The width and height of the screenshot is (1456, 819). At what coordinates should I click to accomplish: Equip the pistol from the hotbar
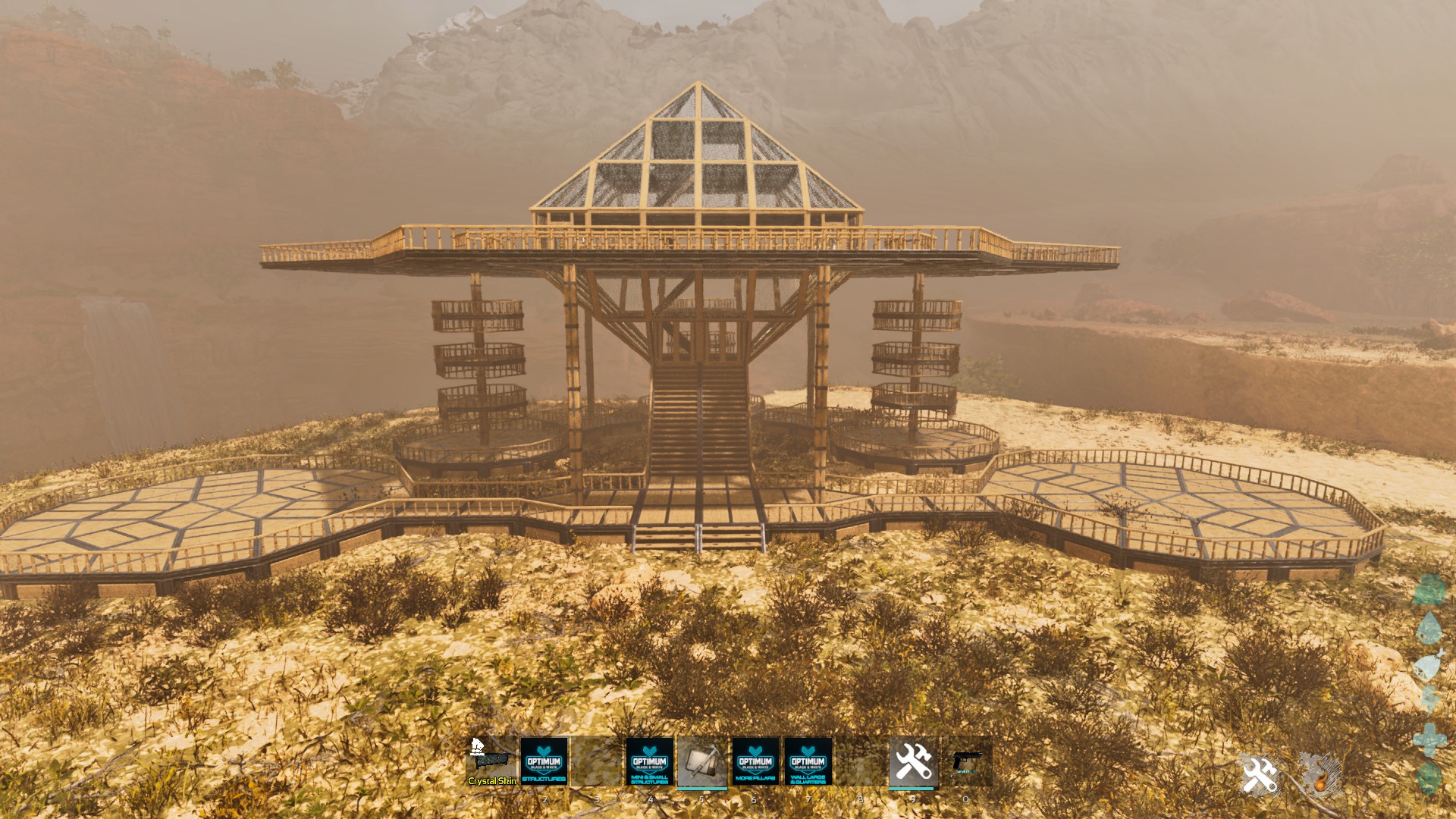[966, 761]
